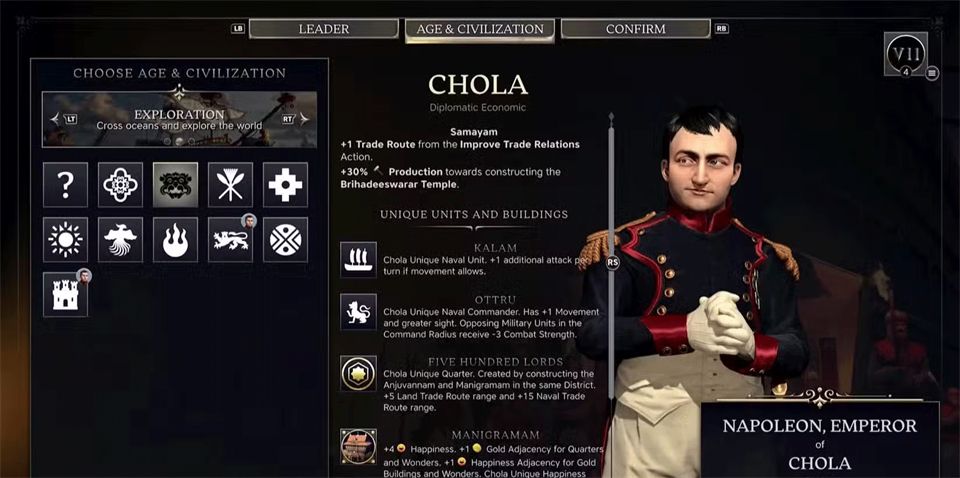
Task: Select the castle emblem civilization
Action: tap(65, 294)
